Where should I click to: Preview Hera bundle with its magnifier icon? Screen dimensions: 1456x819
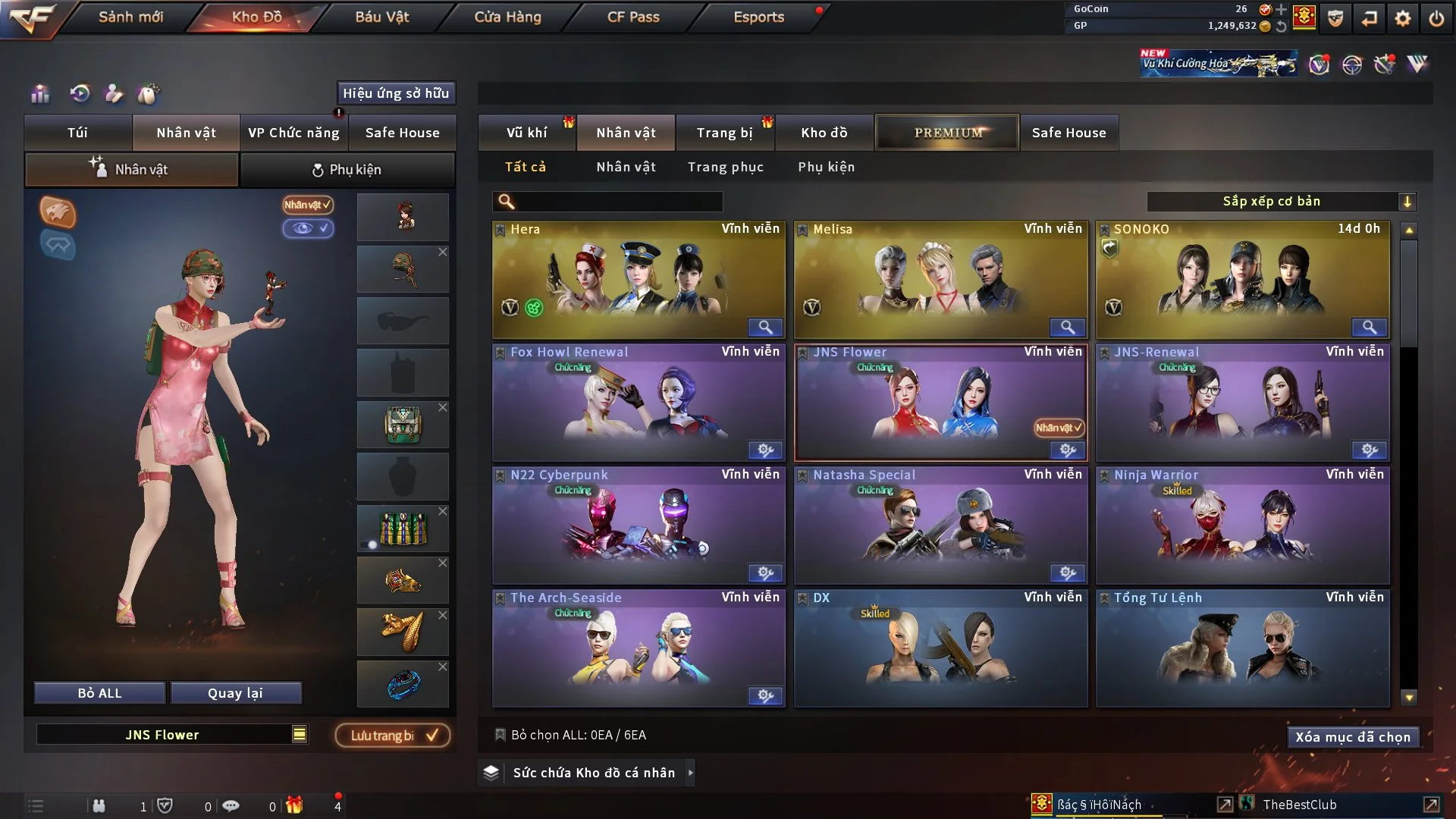point(765,327)
